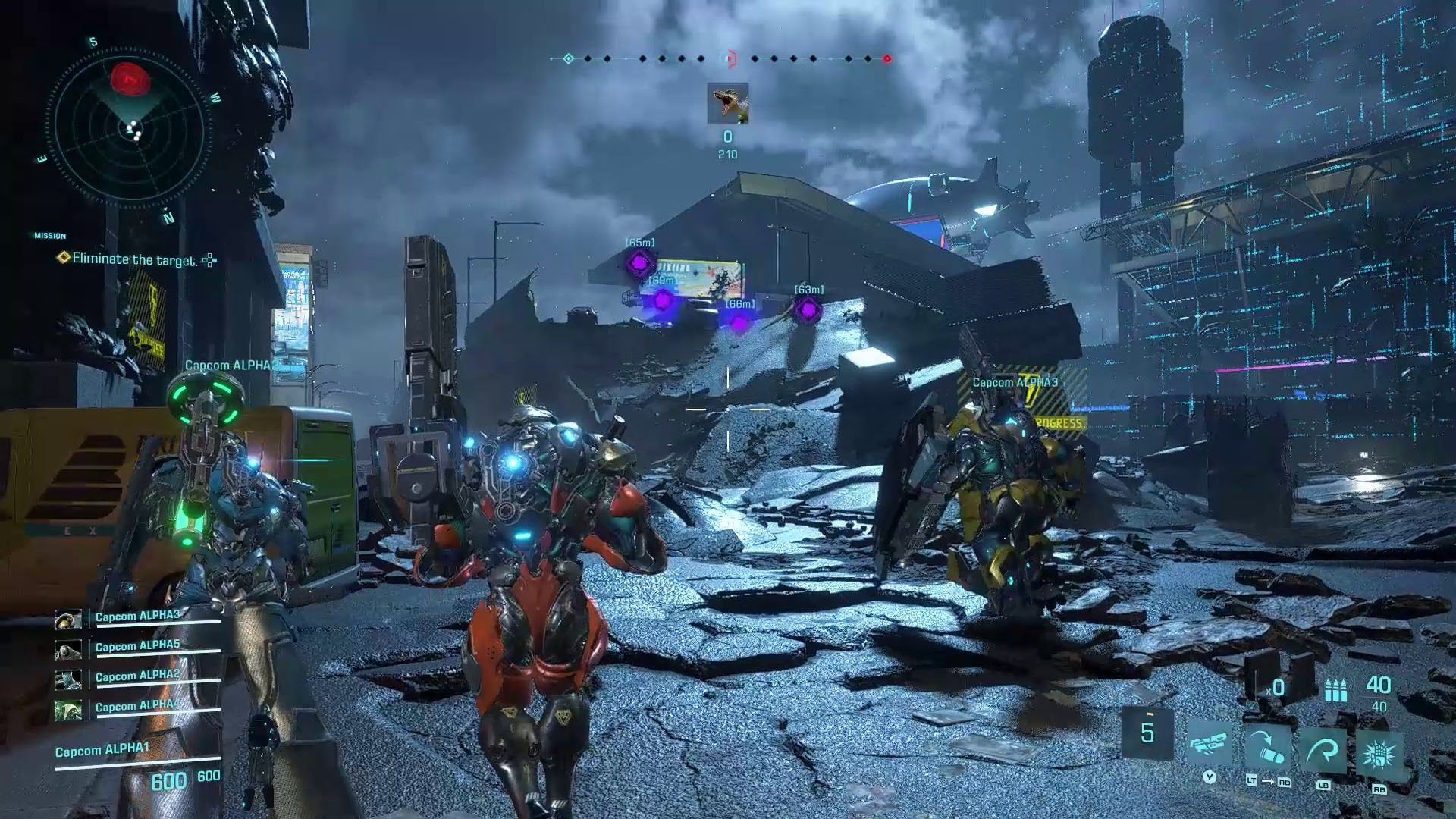Screen dimensions: 1456x819
Task: Select Capcom ALPHA3 teammate portrait
Action: coord(68,620)
